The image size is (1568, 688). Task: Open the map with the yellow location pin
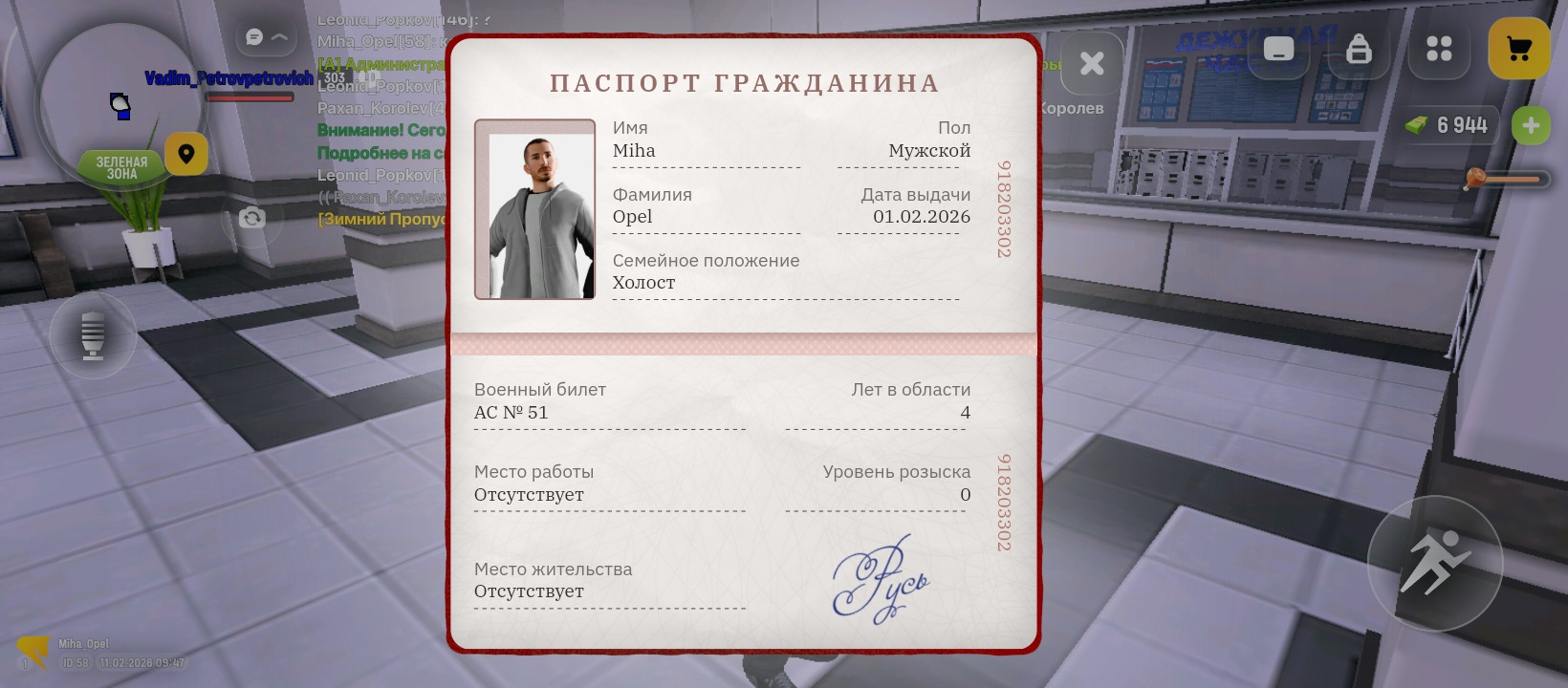pos(186,154)
